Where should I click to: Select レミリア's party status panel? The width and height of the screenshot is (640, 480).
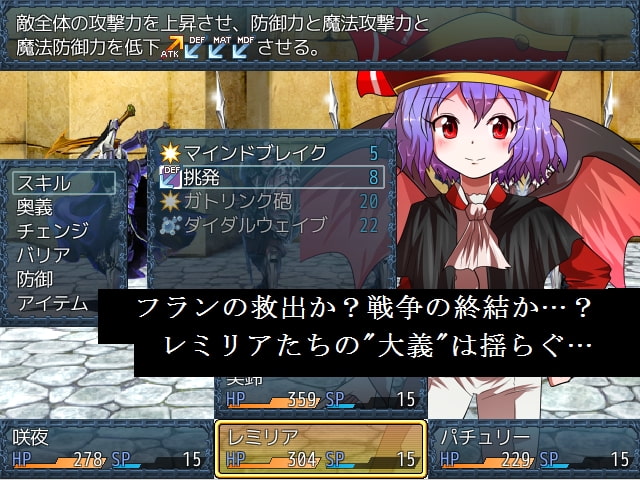pyautogui.click(x=320, y=448)
